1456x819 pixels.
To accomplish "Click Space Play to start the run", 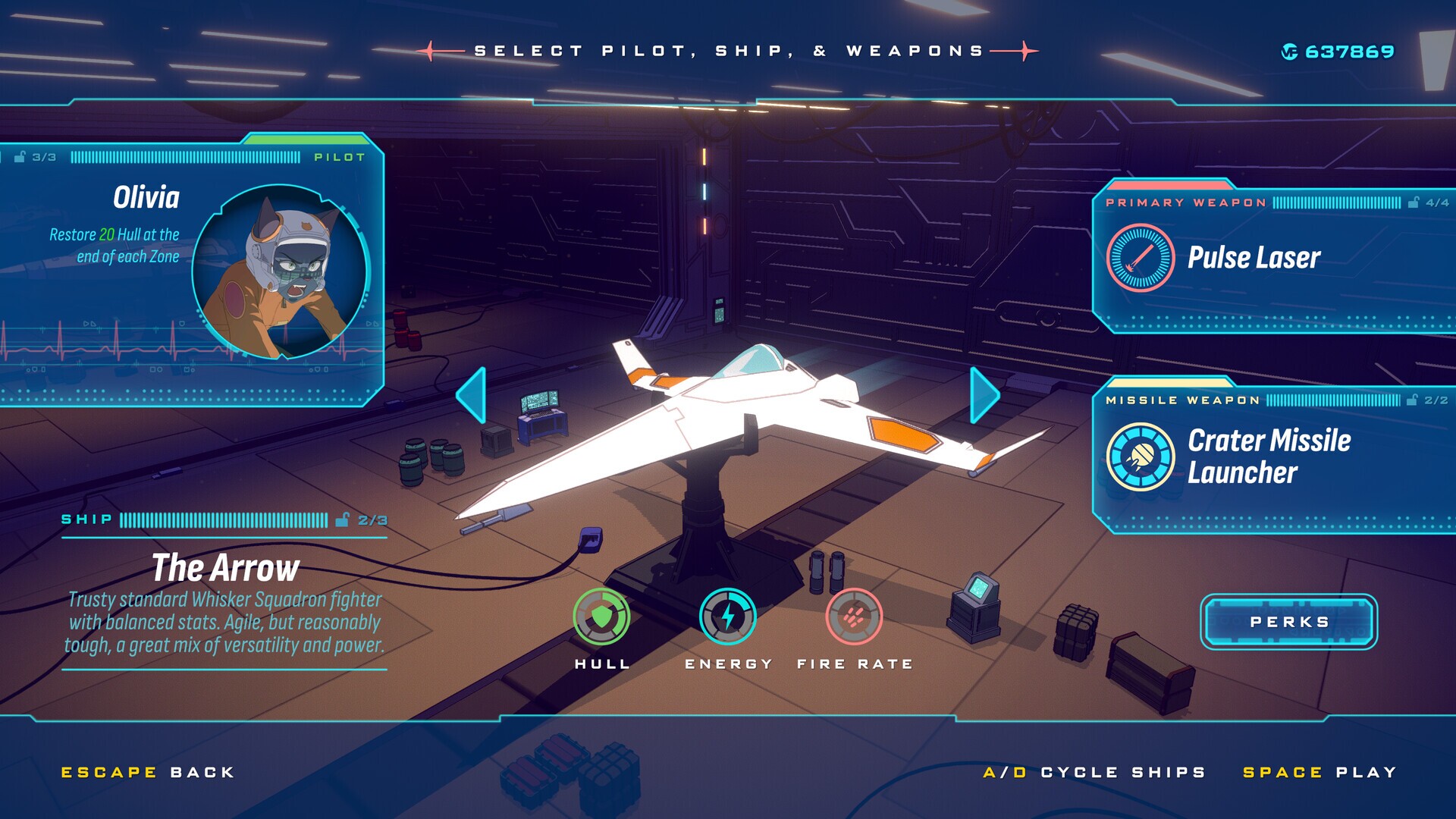I will click(1319, 772).
